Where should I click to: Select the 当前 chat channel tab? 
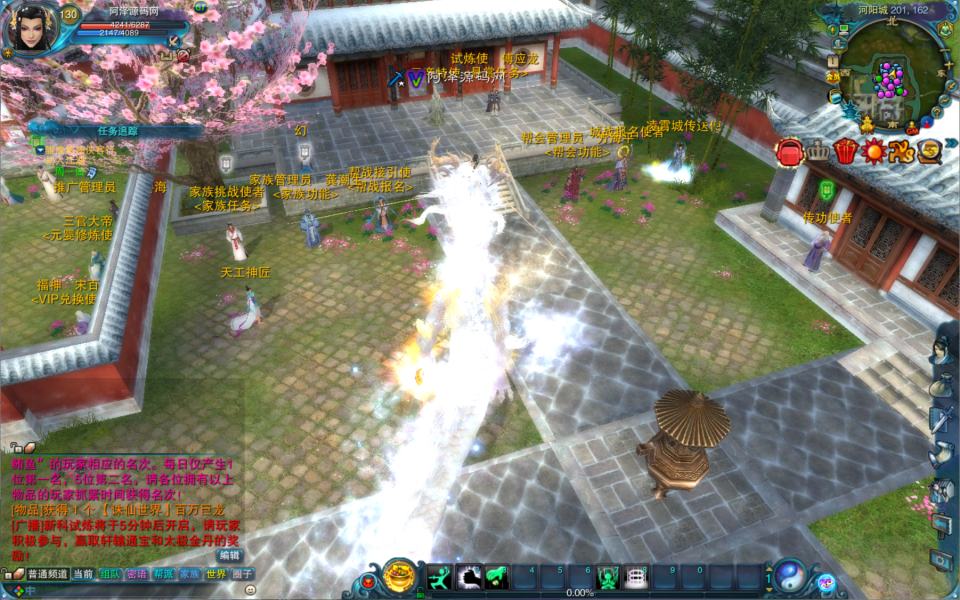tap(84, 575)
